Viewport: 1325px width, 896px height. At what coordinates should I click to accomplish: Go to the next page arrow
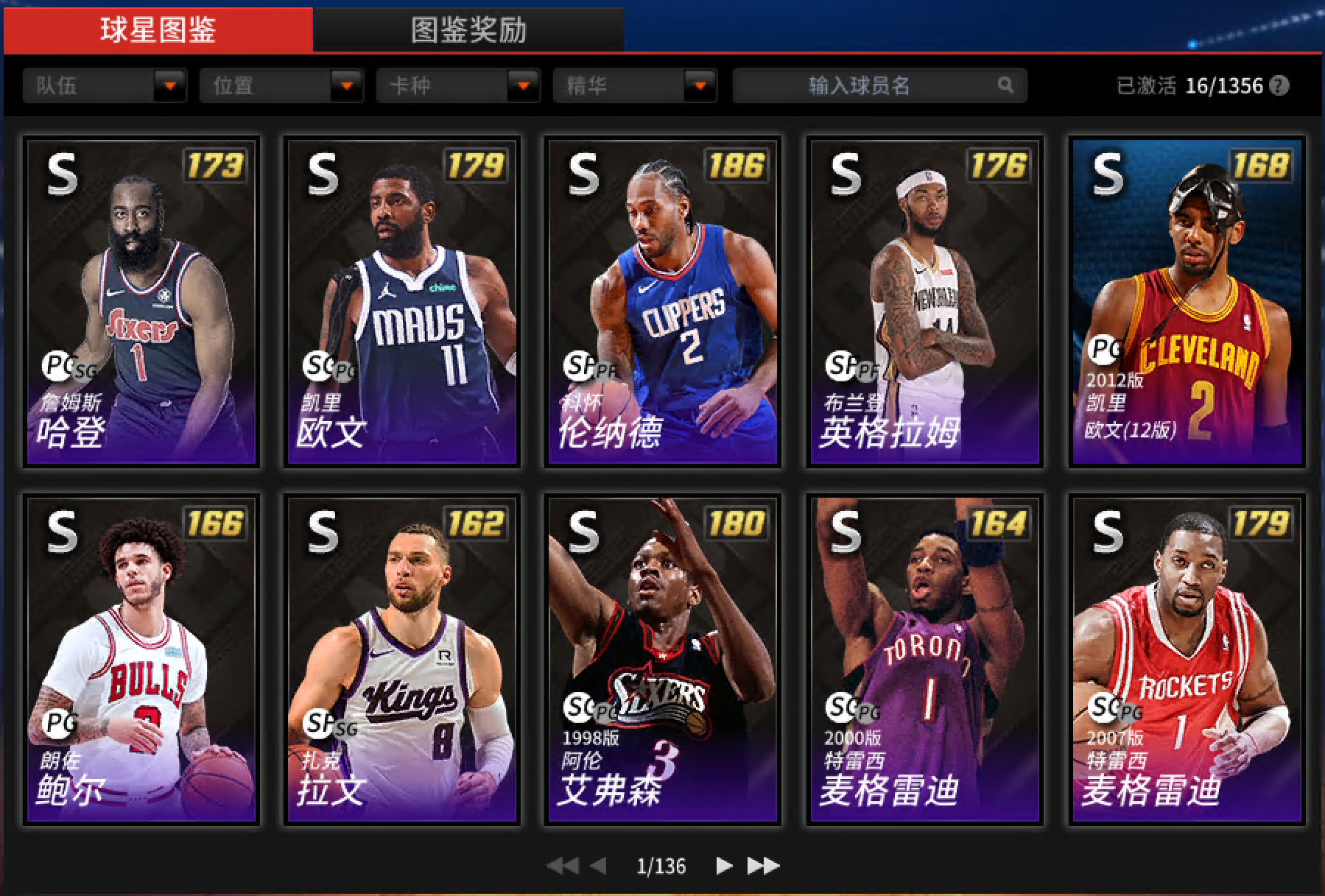724,866
